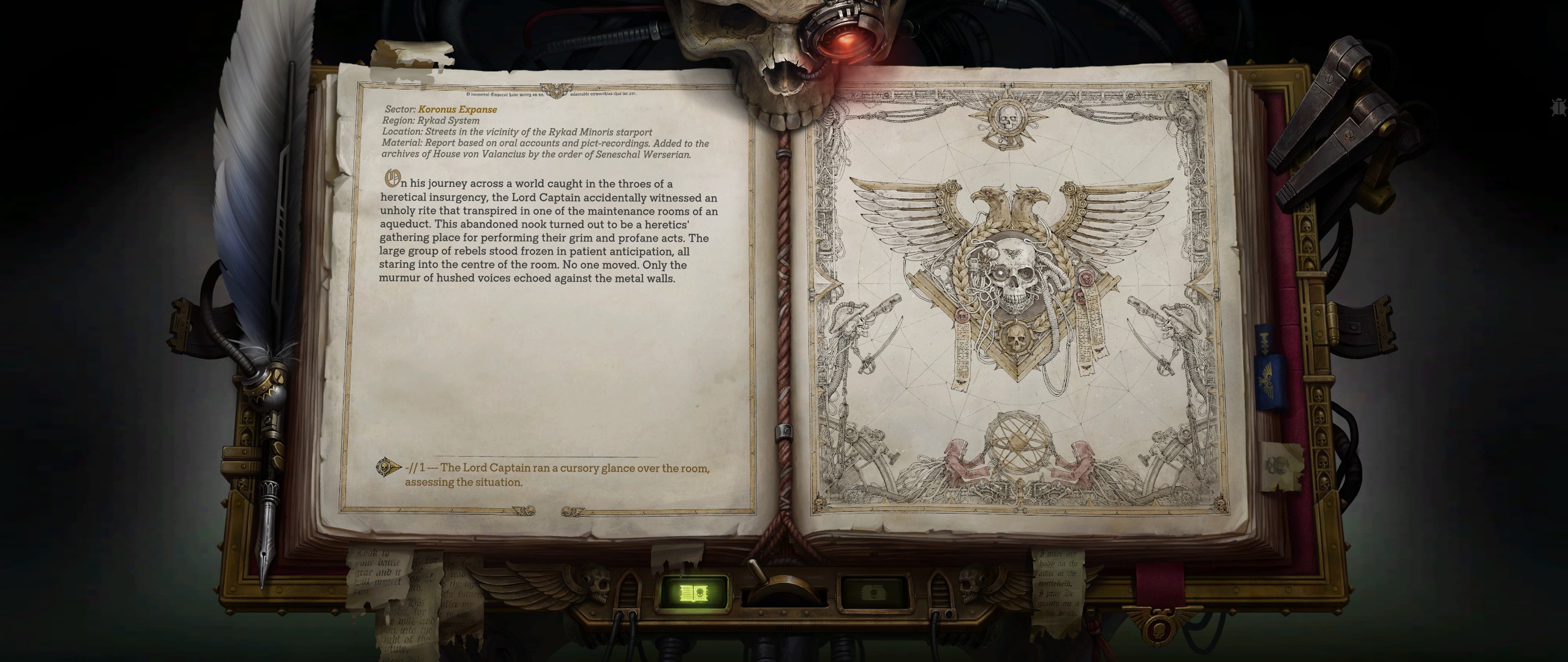This screenshot has height=662, width=1568.
Task: Open the Koronus Expanse glossary link
Action: click(x=458, y=110)
